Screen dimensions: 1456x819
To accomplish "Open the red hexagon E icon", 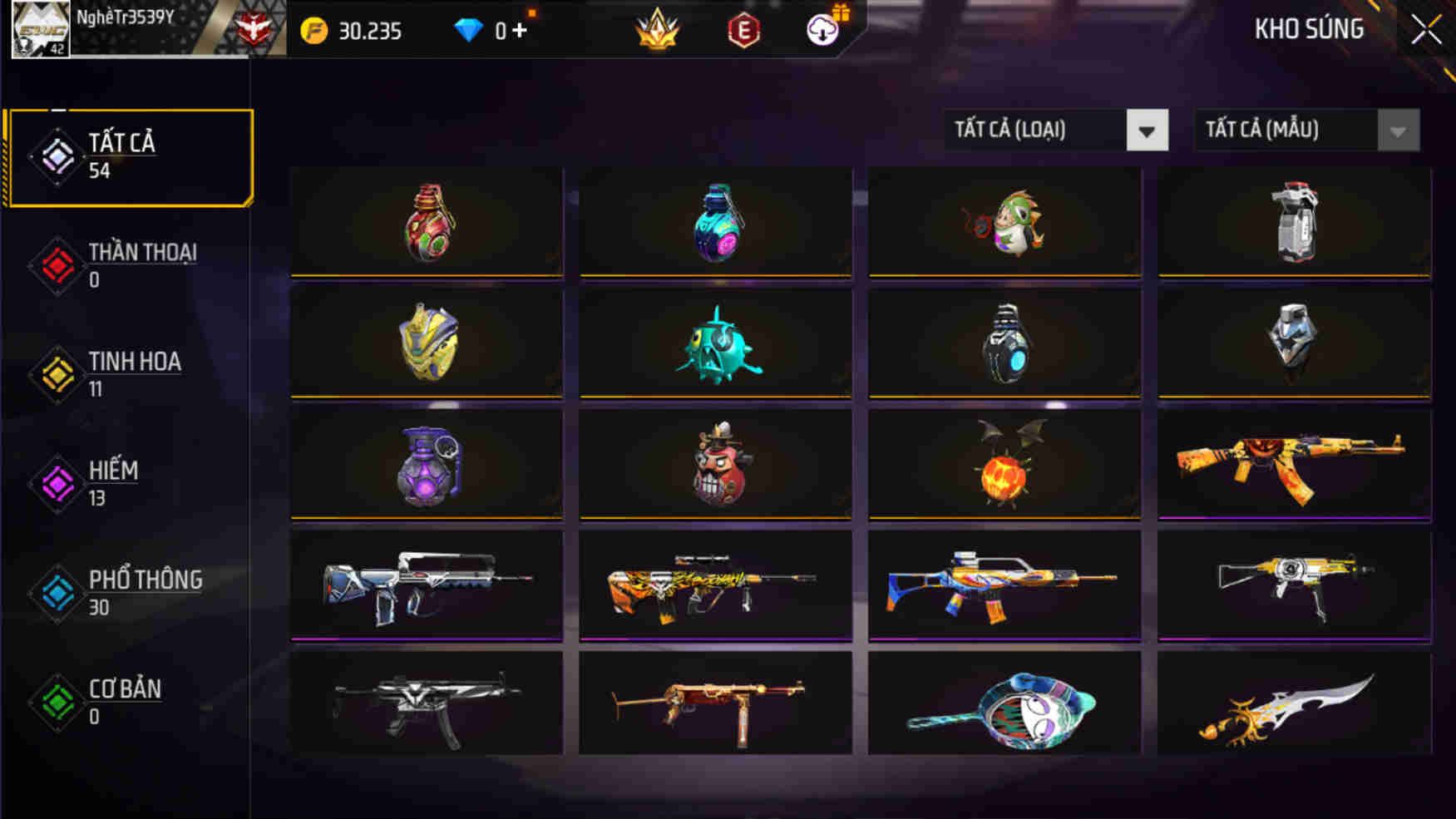I will 743,31.
